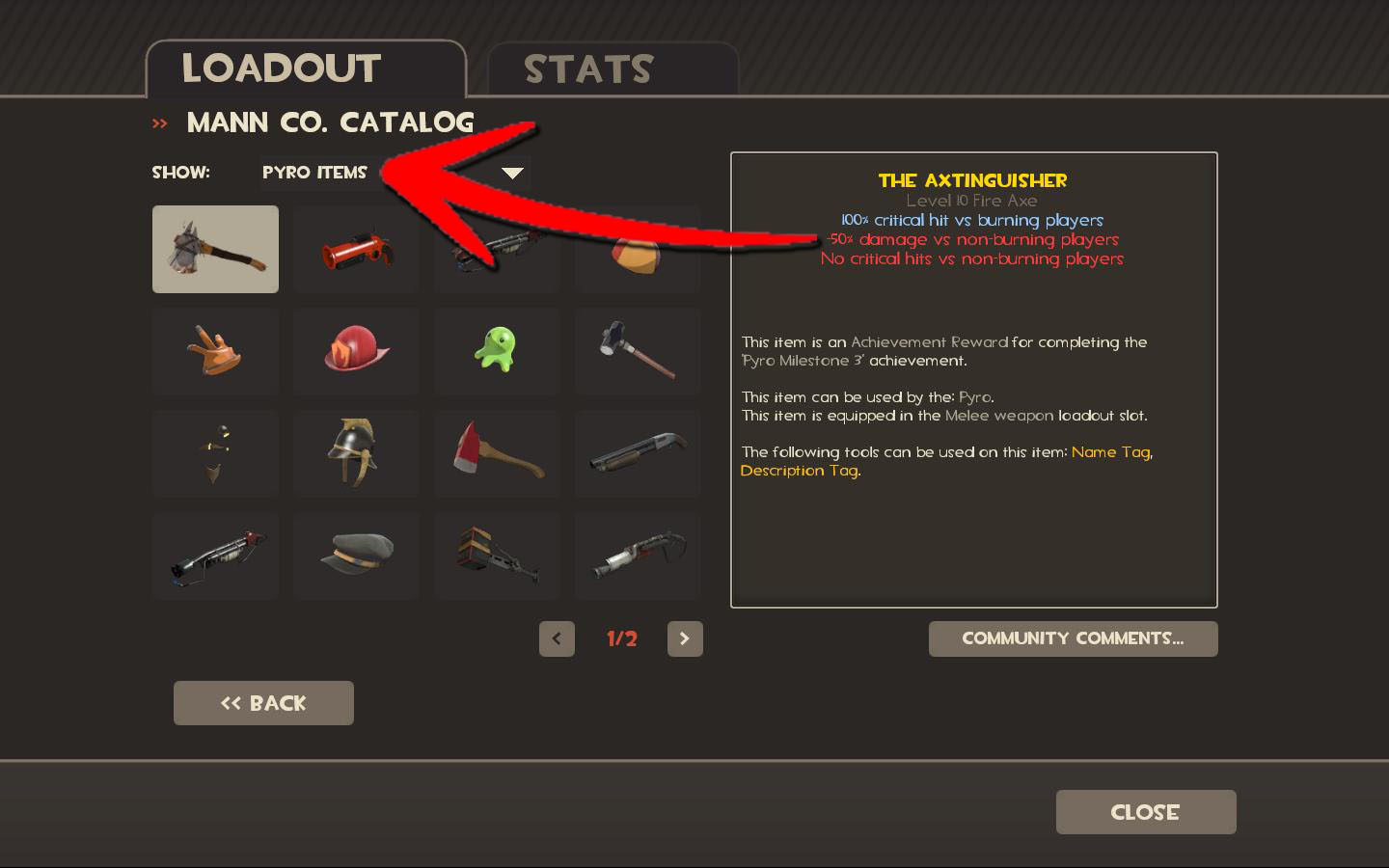Select the stock Flamethrower thumbnail
Image resolution: width=1389 pixels, height=868 pixels.
click(497, 249)
